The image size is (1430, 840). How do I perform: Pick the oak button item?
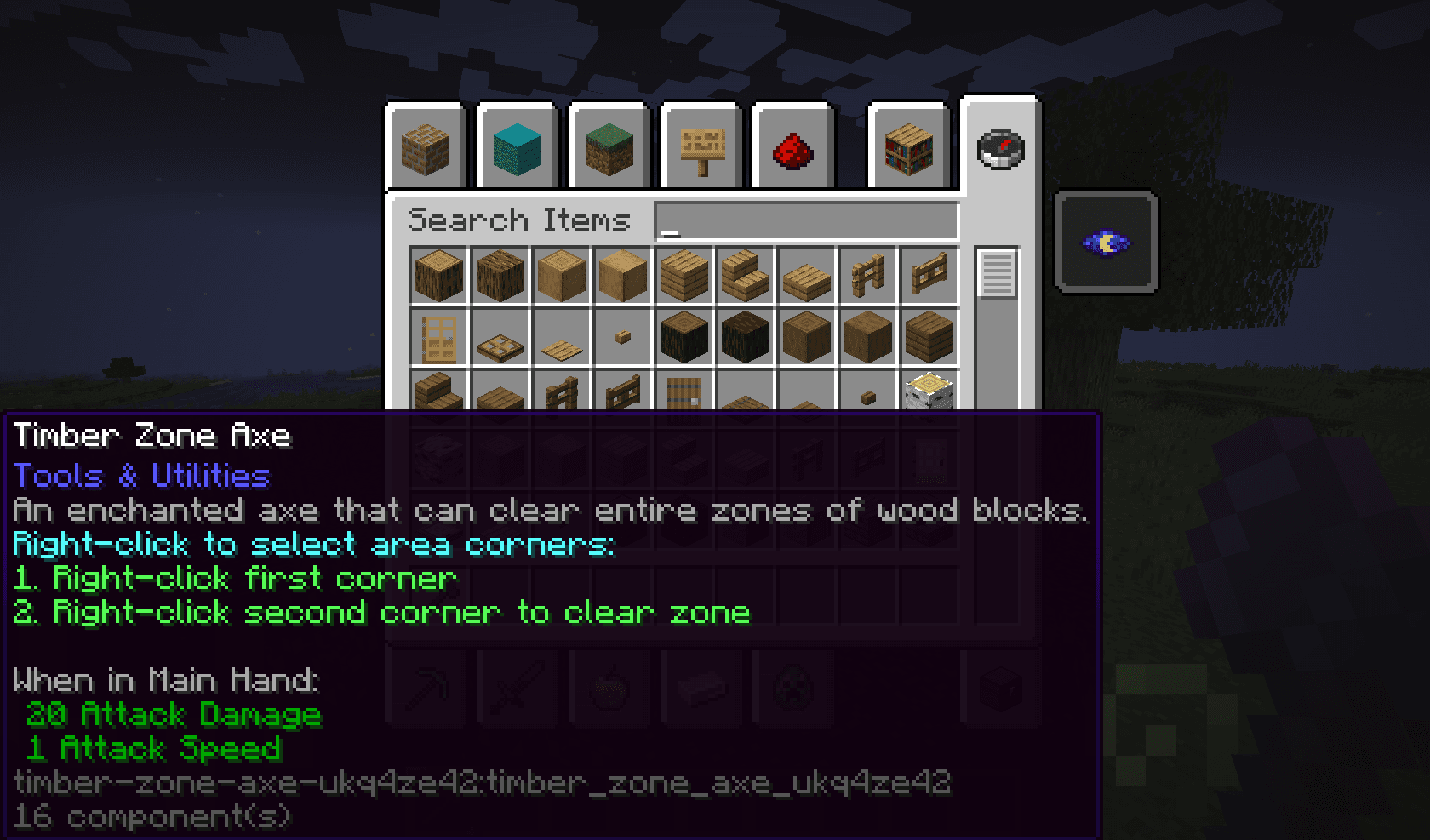tap(622, 338)
